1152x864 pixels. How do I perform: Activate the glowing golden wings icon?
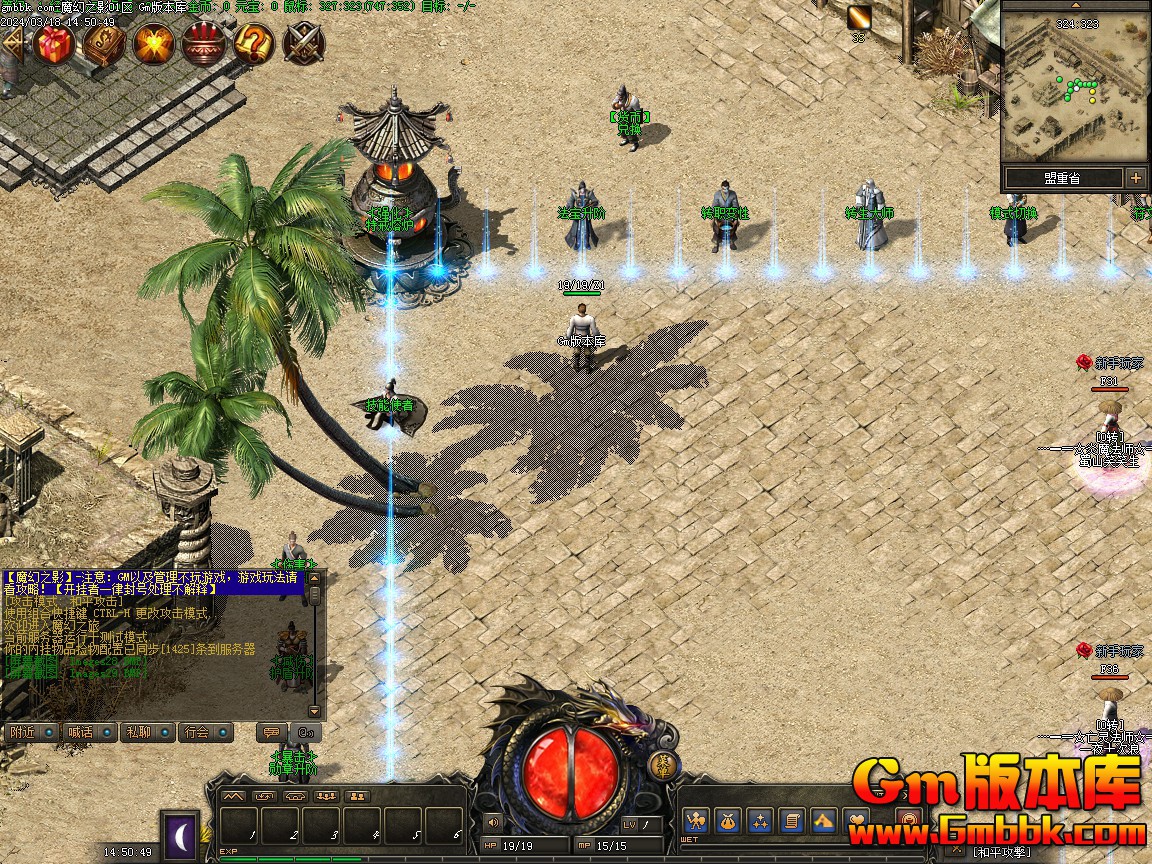pyautogui.click(x=154, y=43)
